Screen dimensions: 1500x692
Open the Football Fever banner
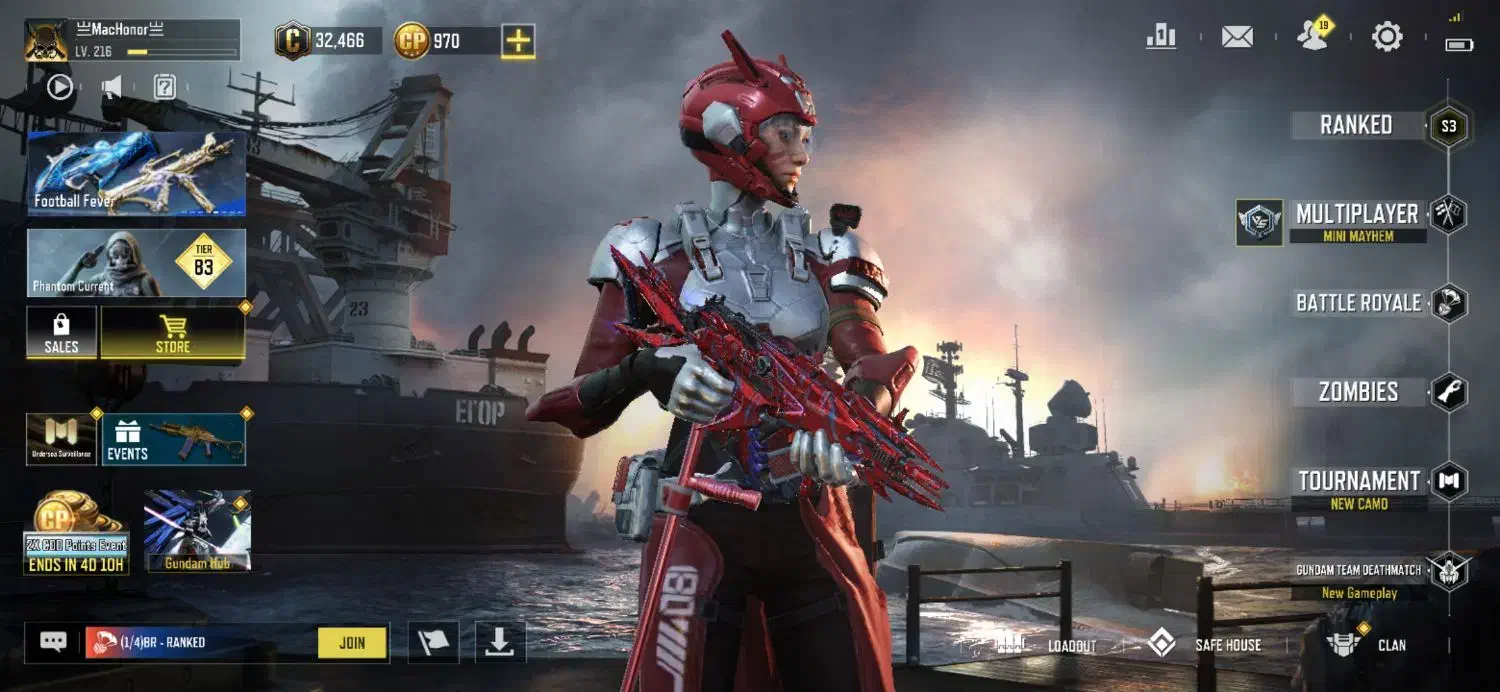(136, 174)
